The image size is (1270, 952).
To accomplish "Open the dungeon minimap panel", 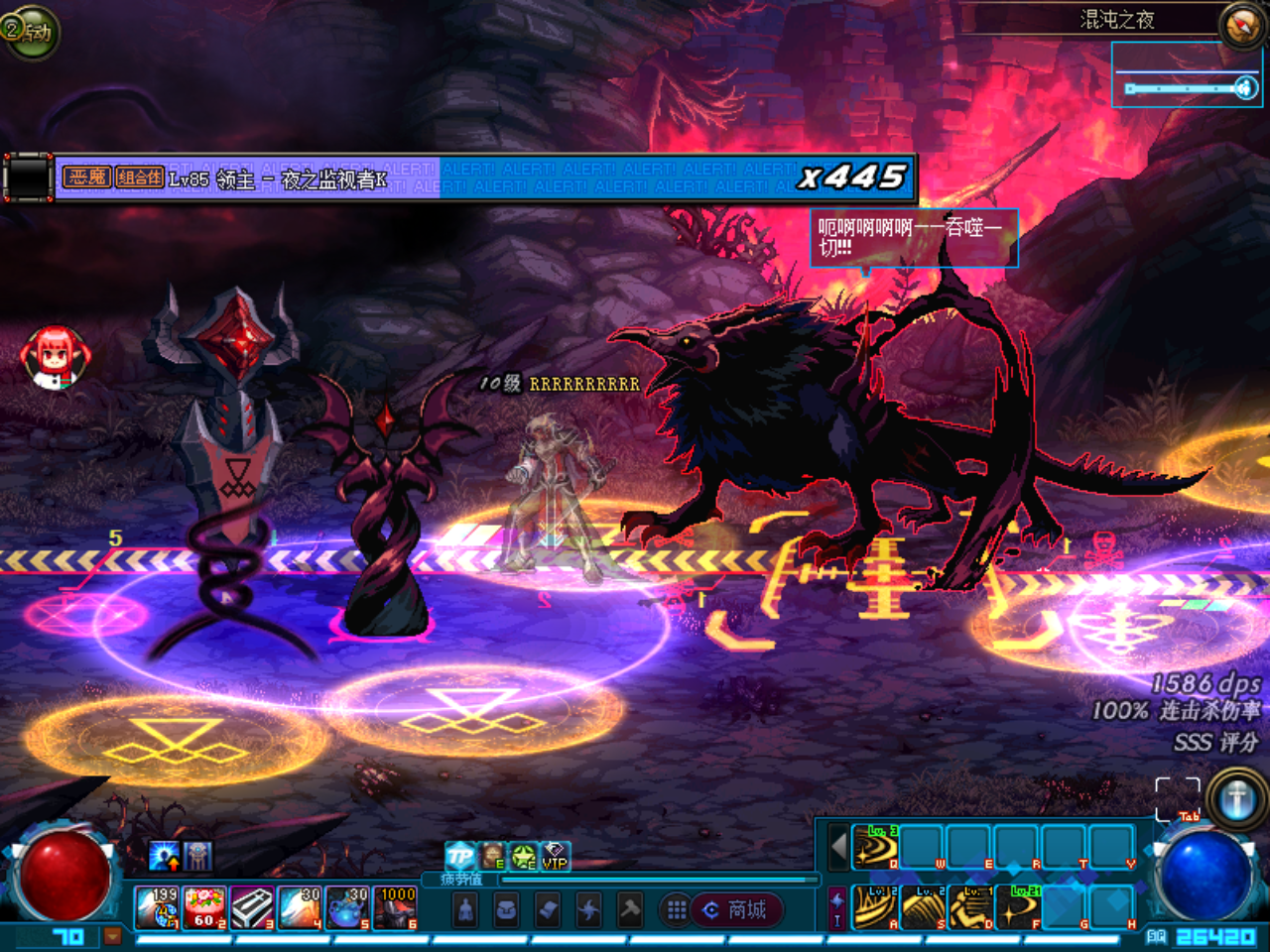I will click(x=1187, y=74).
